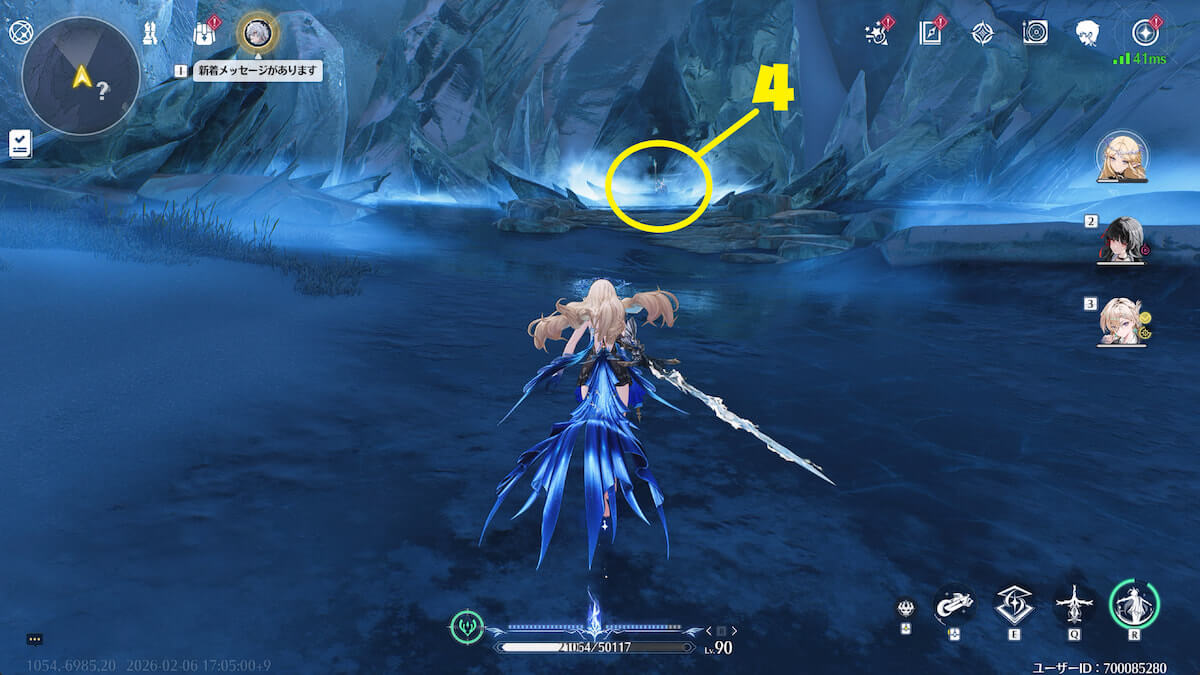The image size is (1200, 675).
Task: Open the shooting stars events icon
Action: [x=877, y=33]
